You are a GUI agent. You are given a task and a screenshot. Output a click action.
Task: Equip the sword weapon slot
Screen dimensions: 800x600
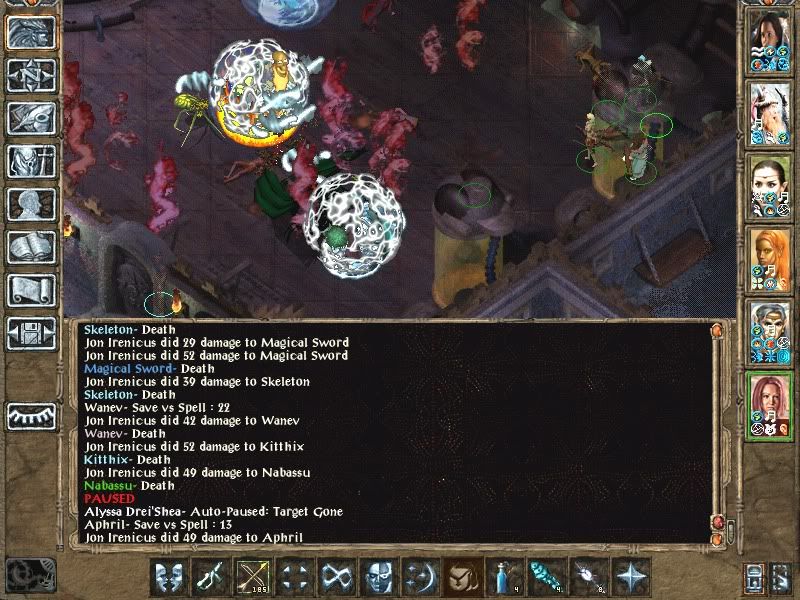click(x=209, y=577)
